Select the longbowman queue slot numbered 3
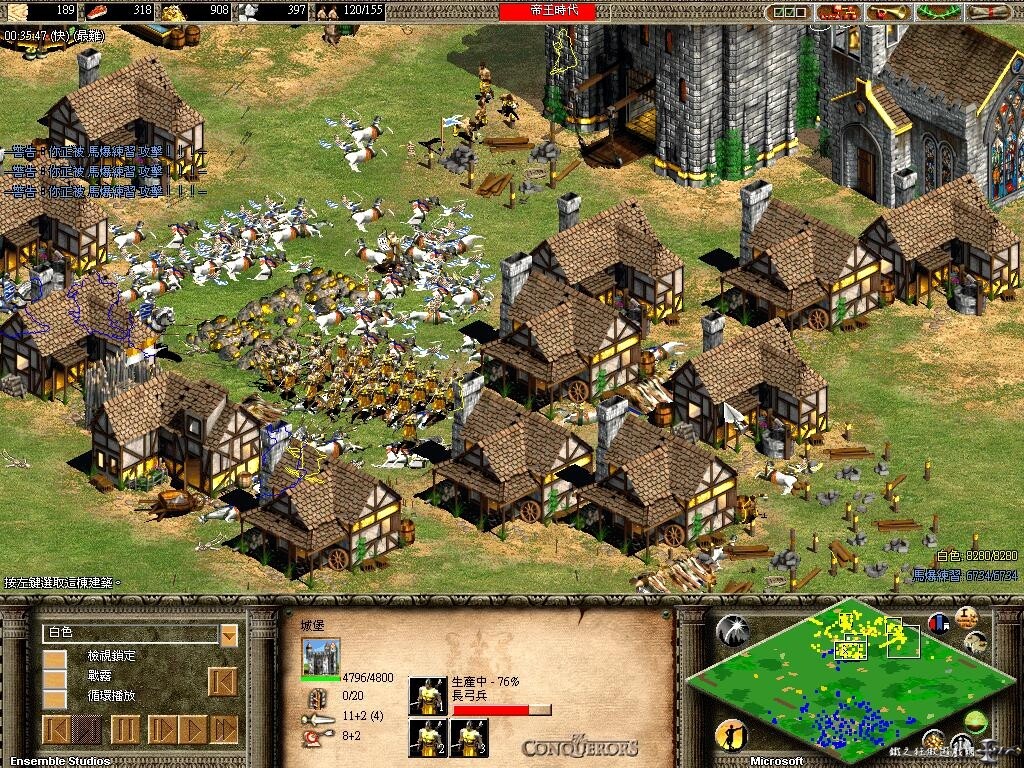Image resolution: width=1024 pixels, height=768 pixels. 469,738
